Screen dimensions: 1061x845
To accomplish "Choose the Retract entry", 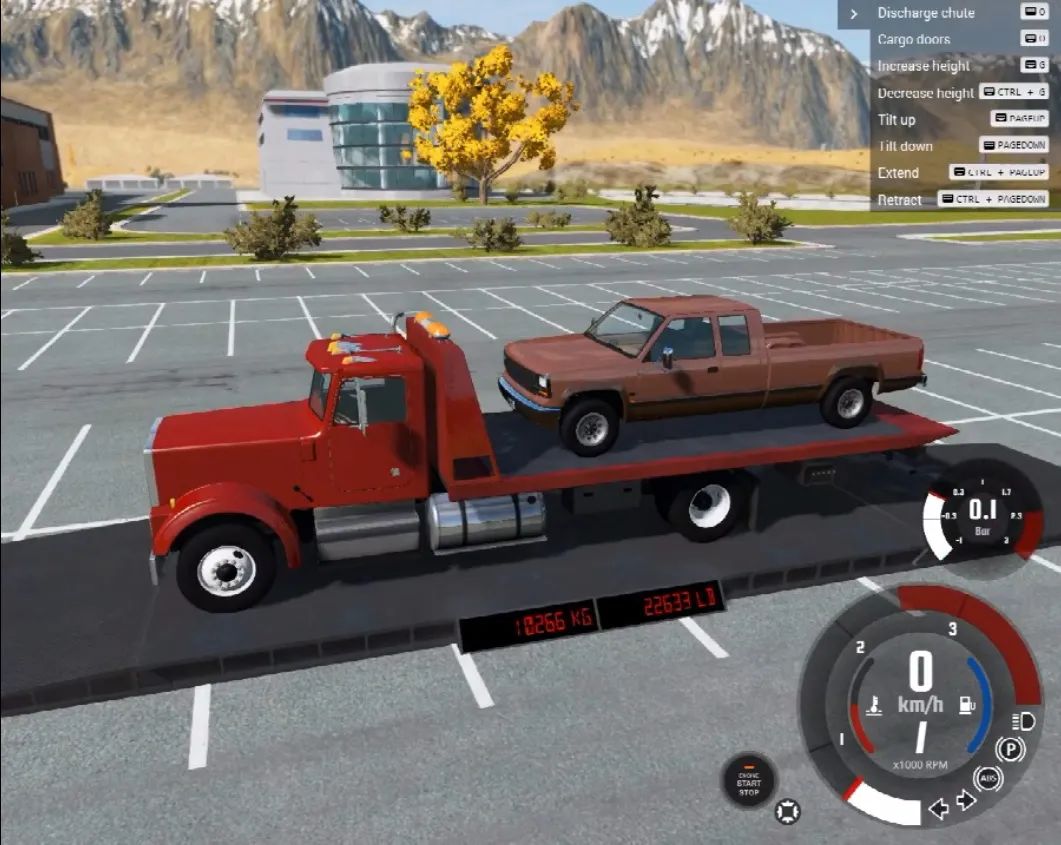I will click(x=900, y=200).
